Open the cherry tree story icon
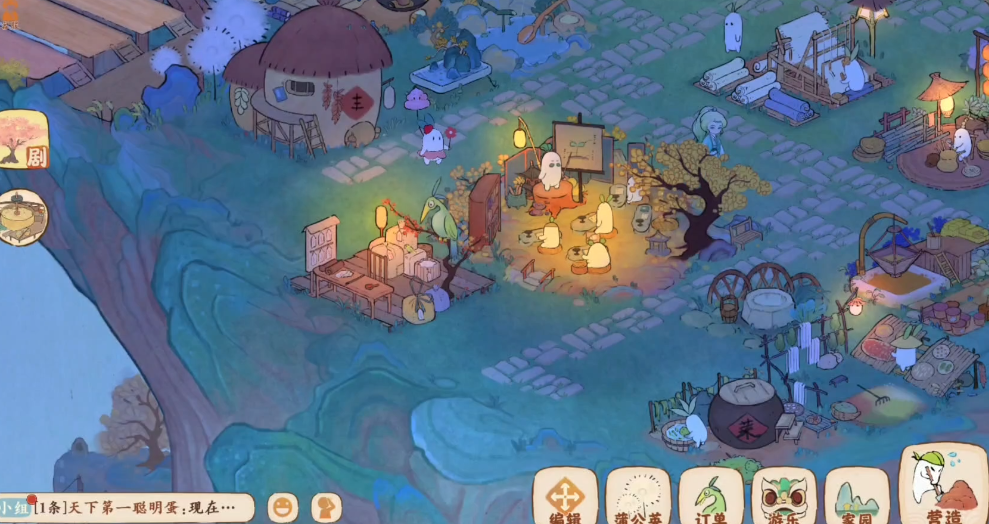Viewport: 989px width, 524px height. [x=22, y=140]
